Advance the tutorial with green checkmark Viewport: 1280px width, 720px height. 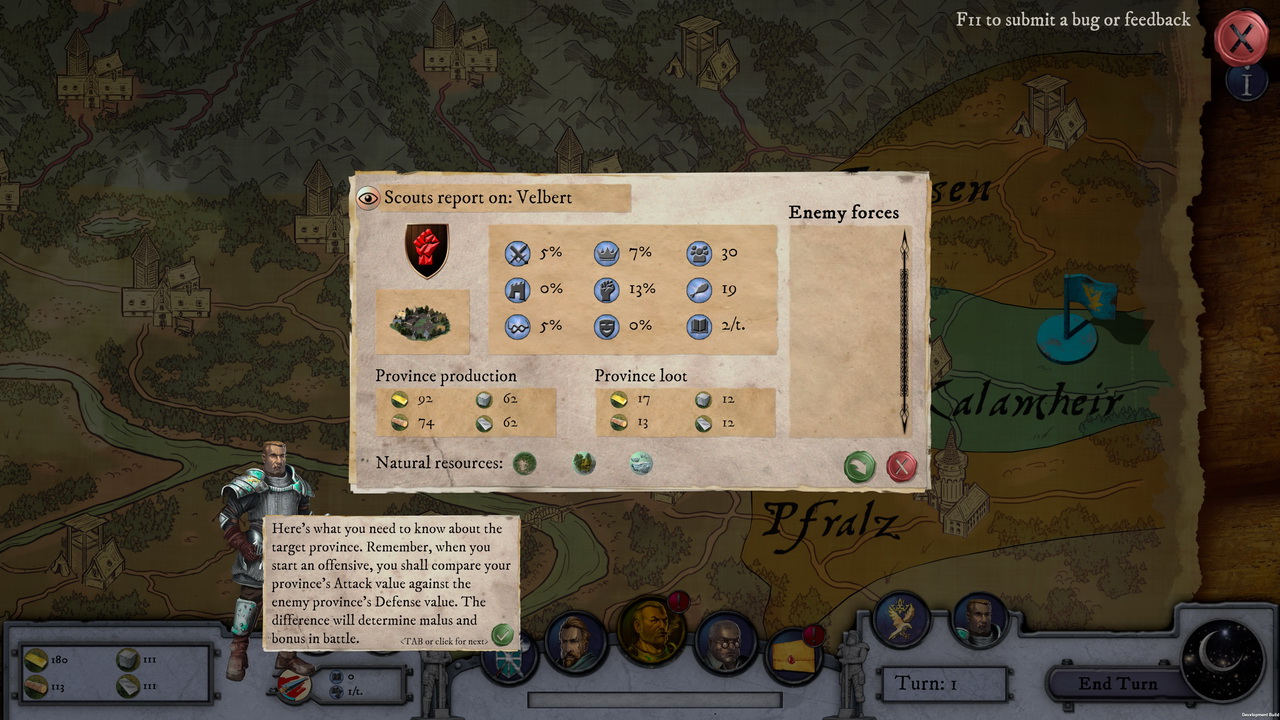pos(502,635)
